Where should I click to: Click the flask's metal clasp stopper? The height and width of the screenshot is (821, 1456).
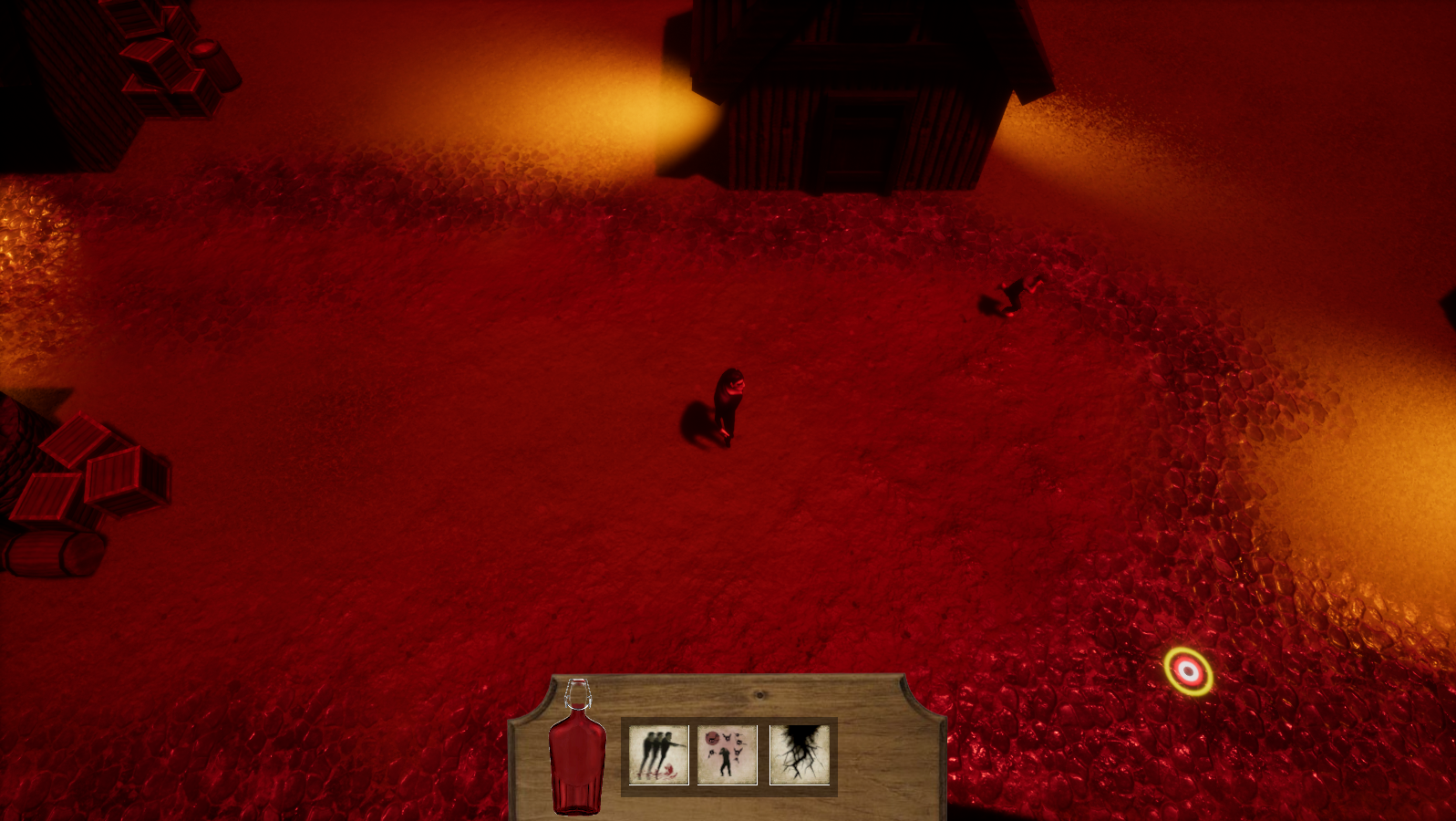pyautogui.click(x=580, y=693)
